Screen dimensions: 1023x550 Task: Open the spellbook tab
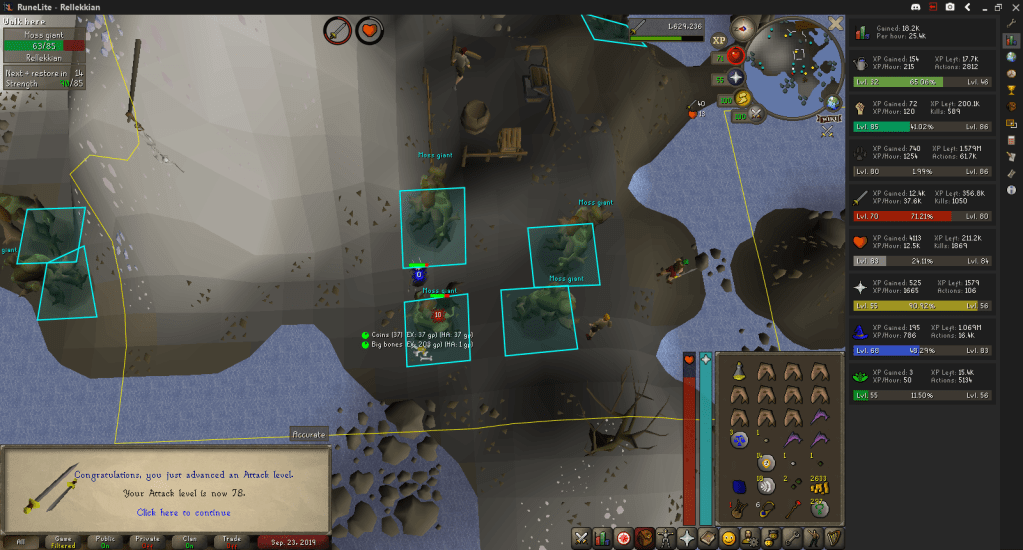pos(710,538)
